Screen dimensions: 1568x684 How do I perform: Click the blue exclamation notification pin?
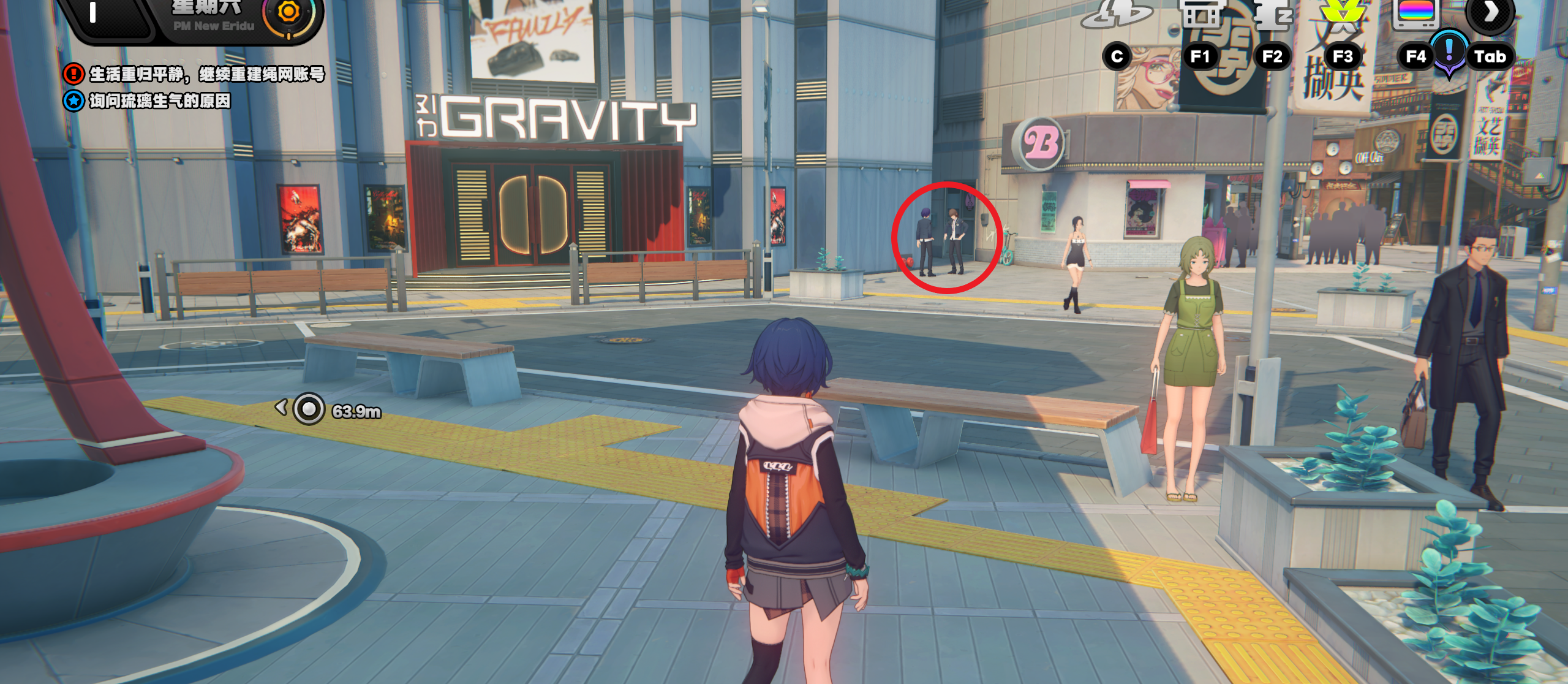[x=1449, y=51]
